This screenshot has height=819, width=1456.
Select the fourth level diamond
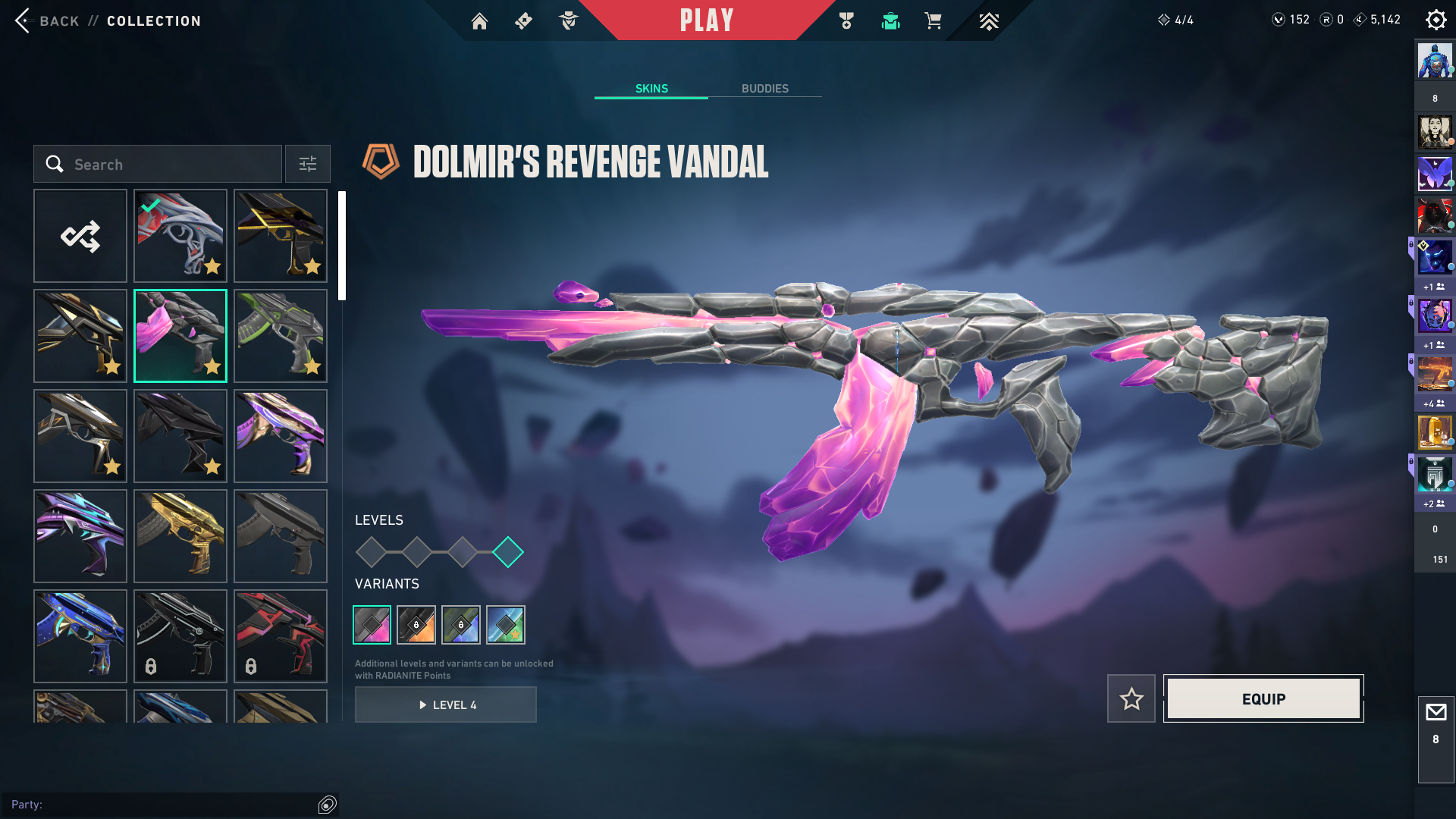(508, 552)
